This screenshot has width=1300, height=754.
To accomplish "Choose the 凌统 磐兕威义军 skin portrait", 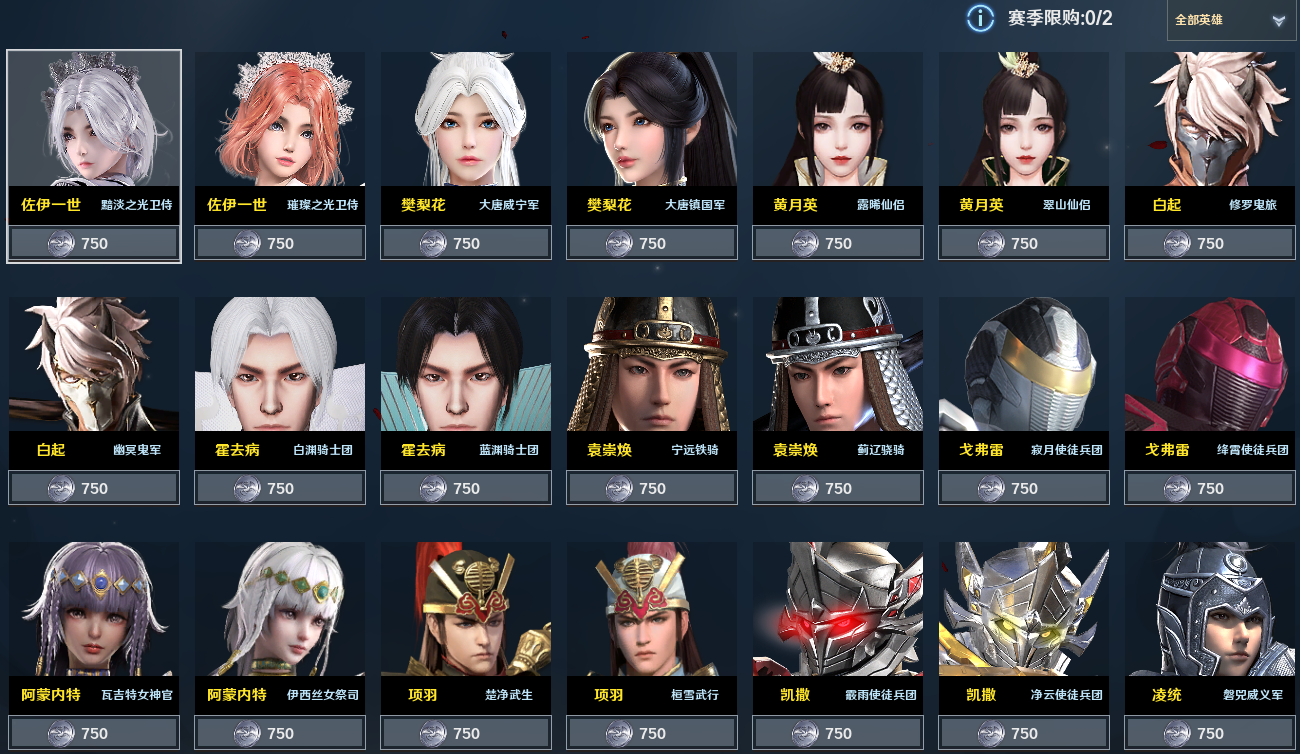I will (x=1210, y=610).
